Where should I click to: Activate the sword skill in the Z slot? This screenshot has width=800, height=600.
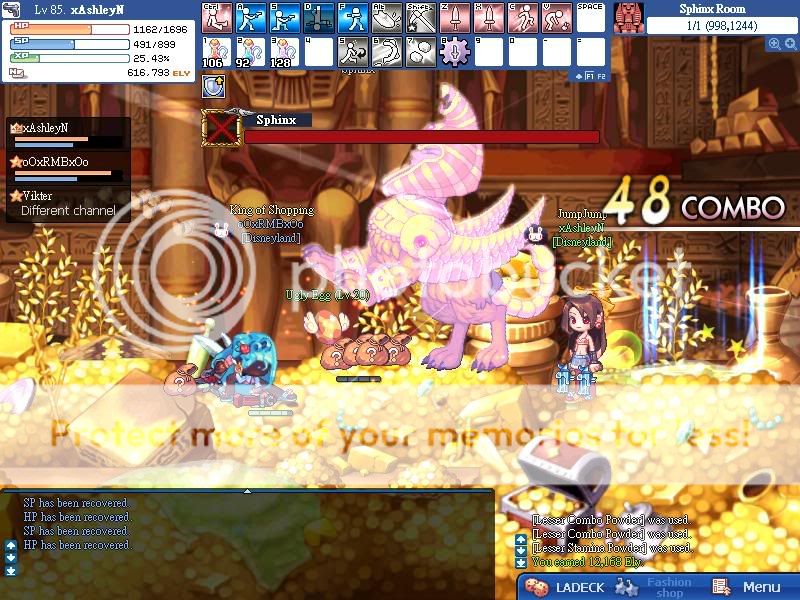453,16
